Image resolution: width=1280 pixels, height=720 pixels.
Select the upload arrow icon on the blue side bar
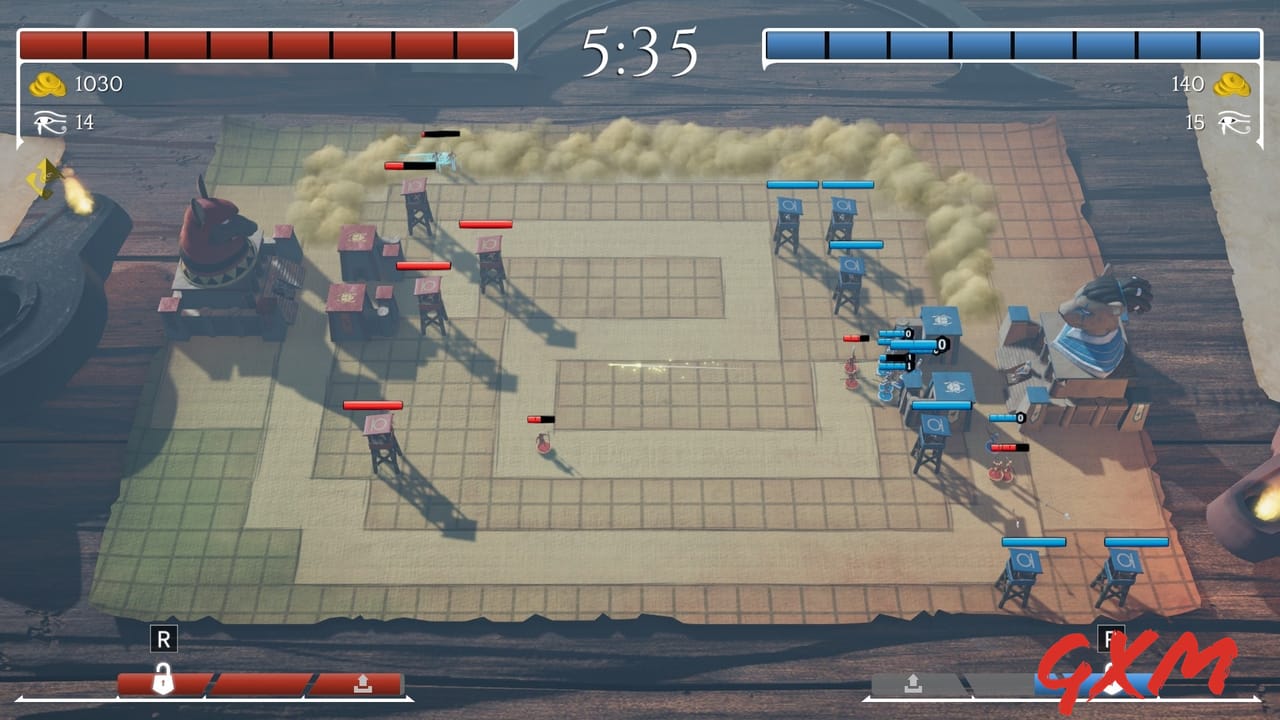click(x=913, y=684)
